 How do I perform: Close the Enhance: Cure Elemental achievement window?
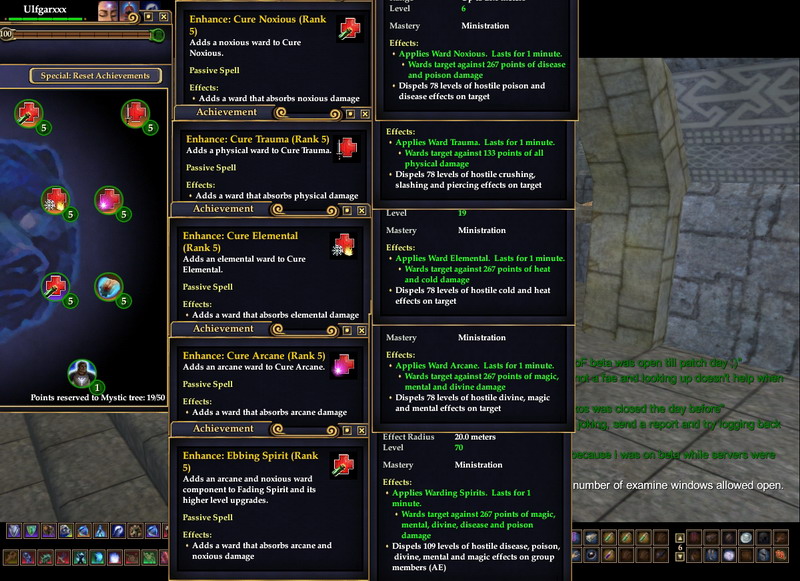click(364, 212)
